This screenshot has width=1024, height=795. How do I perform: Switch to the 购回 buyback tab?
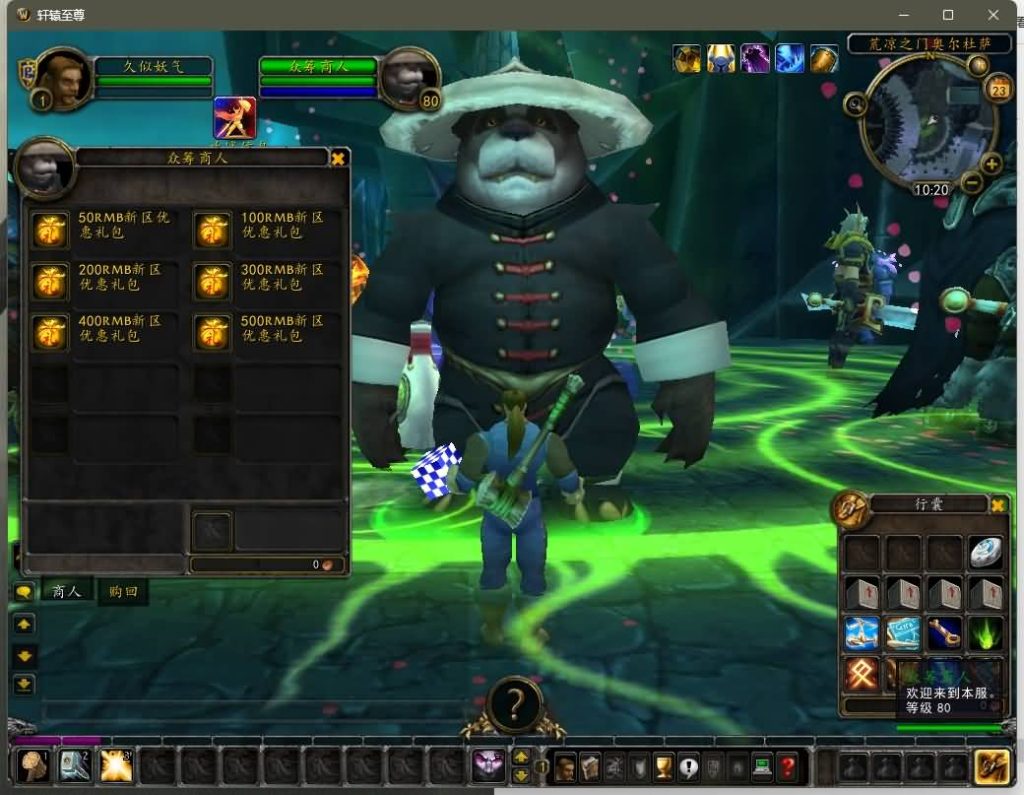(123, 592)
